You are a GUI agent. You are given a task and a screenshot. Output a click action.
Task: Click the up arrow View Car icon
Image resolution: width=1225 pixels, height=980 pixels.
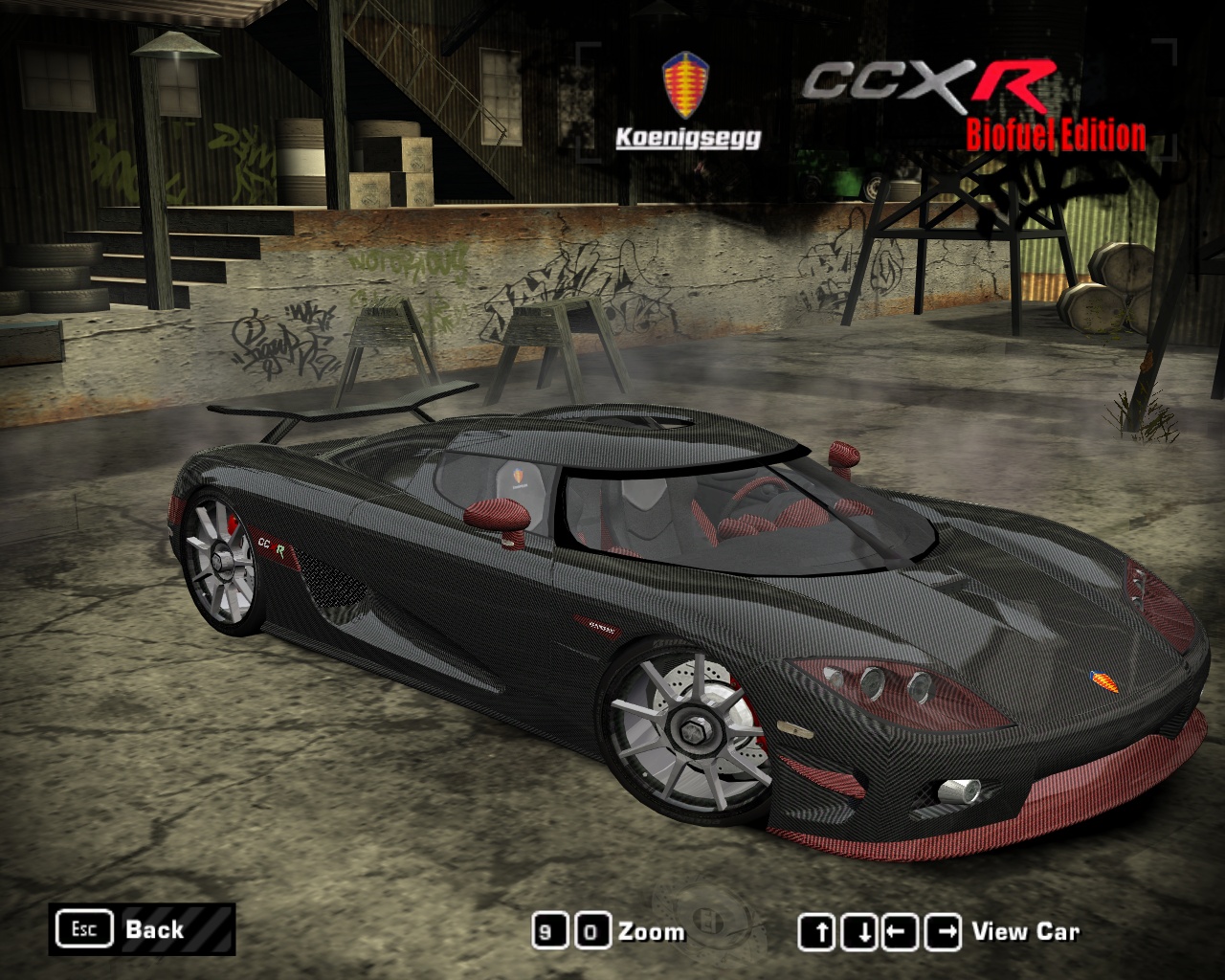tap(818, 928)
